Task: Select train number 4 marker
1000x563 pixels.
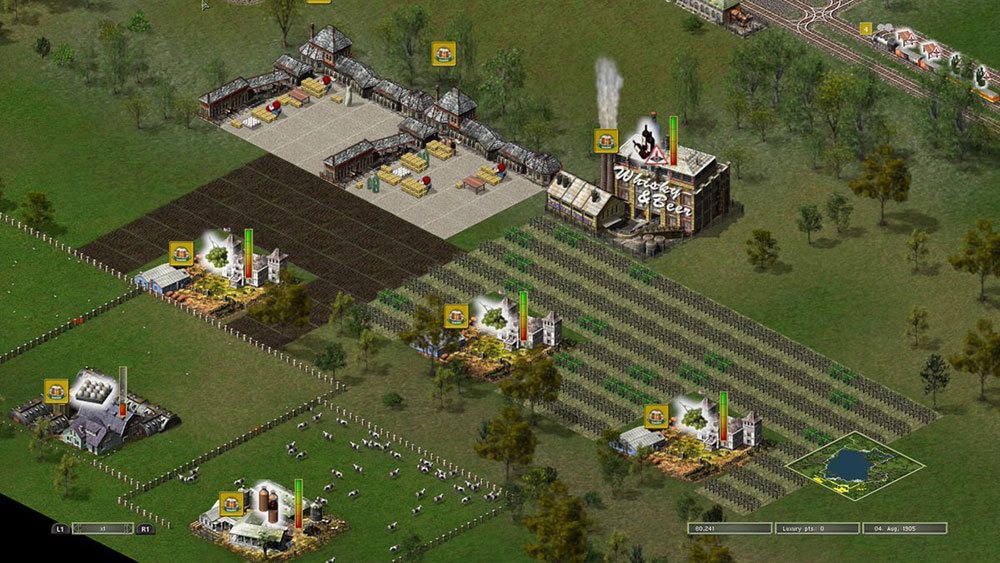Action: click(x=865, y=29)
